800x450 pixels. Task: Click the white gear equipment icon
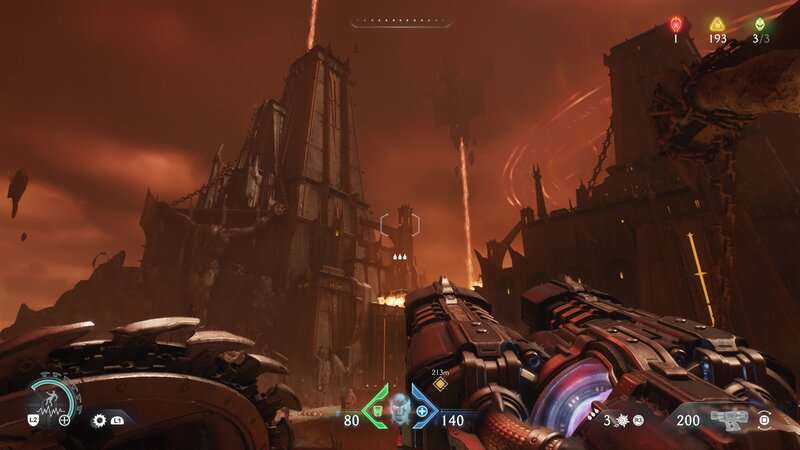(x=99, y=421)
